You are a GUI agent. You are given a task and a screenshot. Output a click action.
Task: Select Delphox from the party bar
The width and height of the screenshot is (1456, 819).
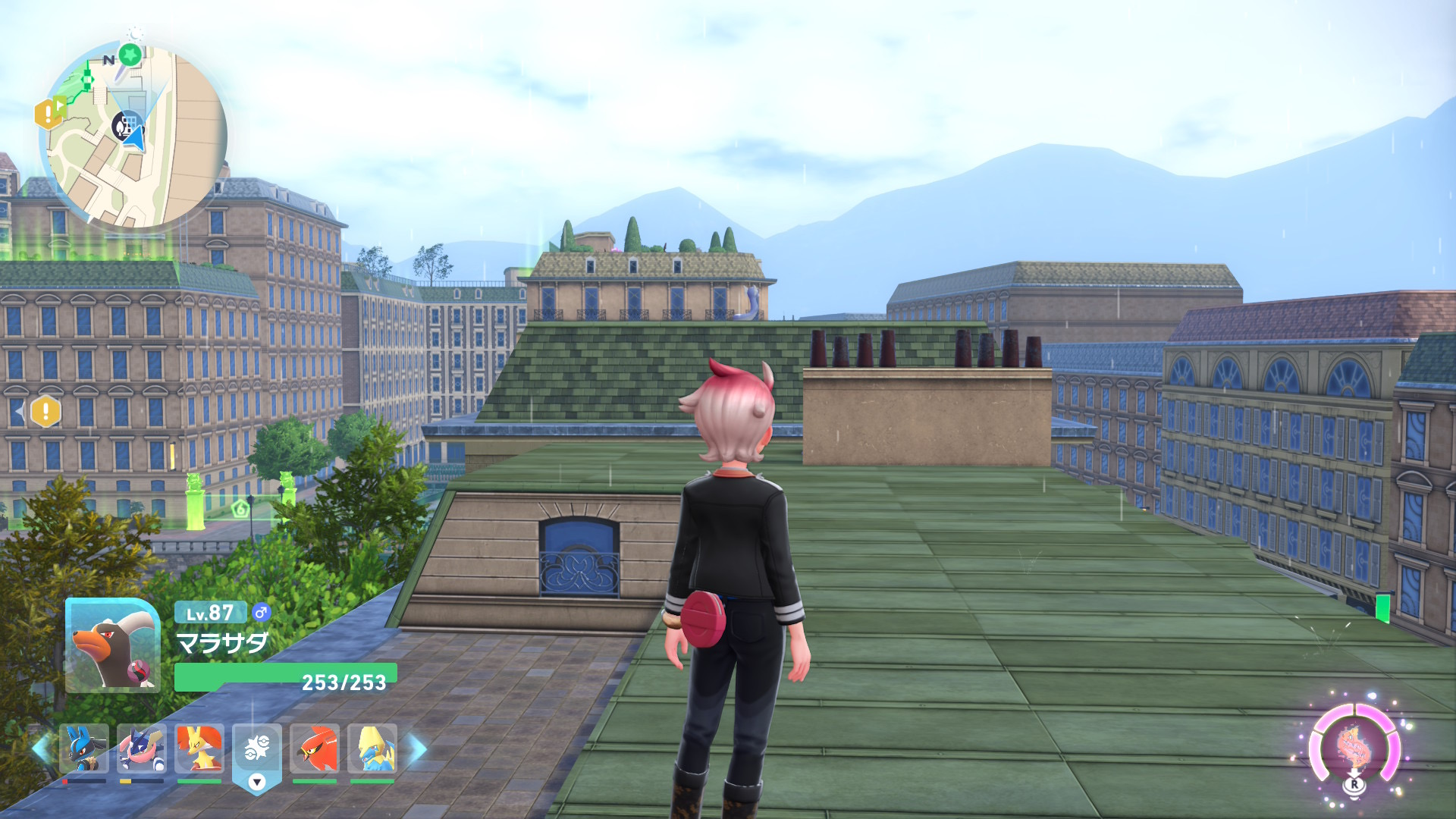pyautogui.click(x=199, y=749)
